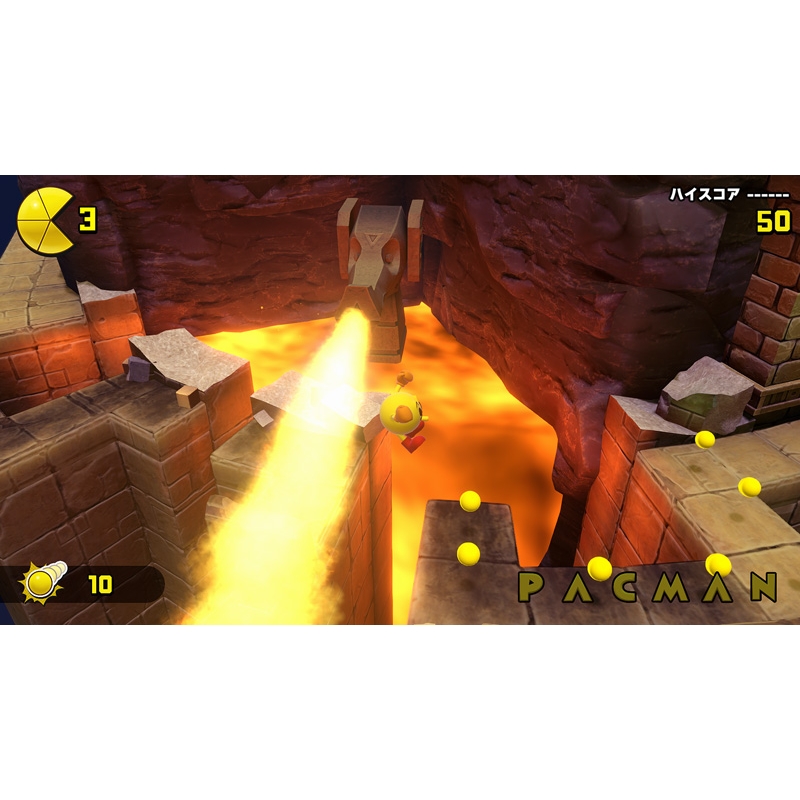
Task: Click the Pac-Man health wedge icon
Action: pyautogui.click(x=45, y=219)
